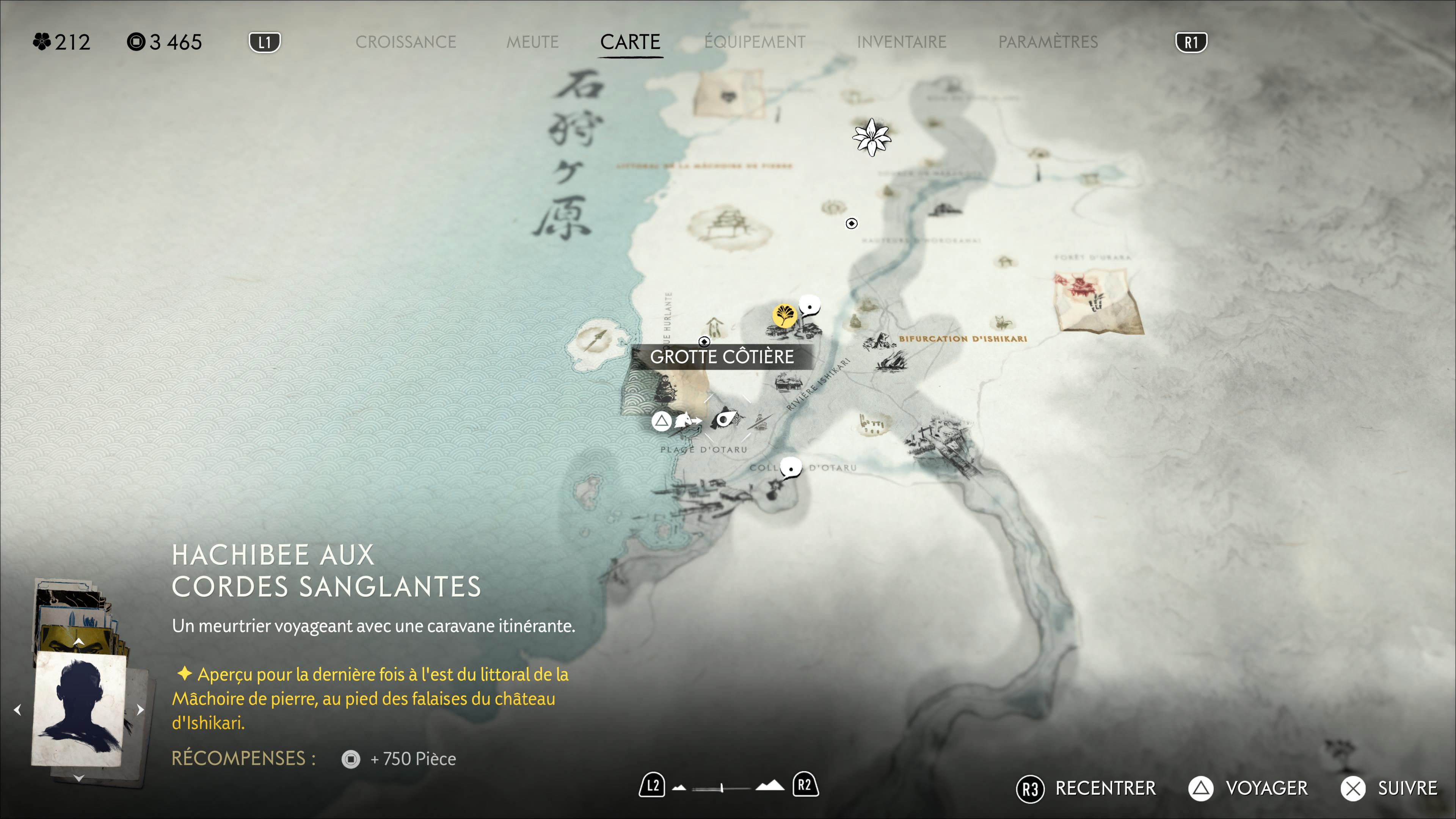Show the next bounty card with right arrow
Viewport: 1456px width, 819px height.
tap(141, 709)
